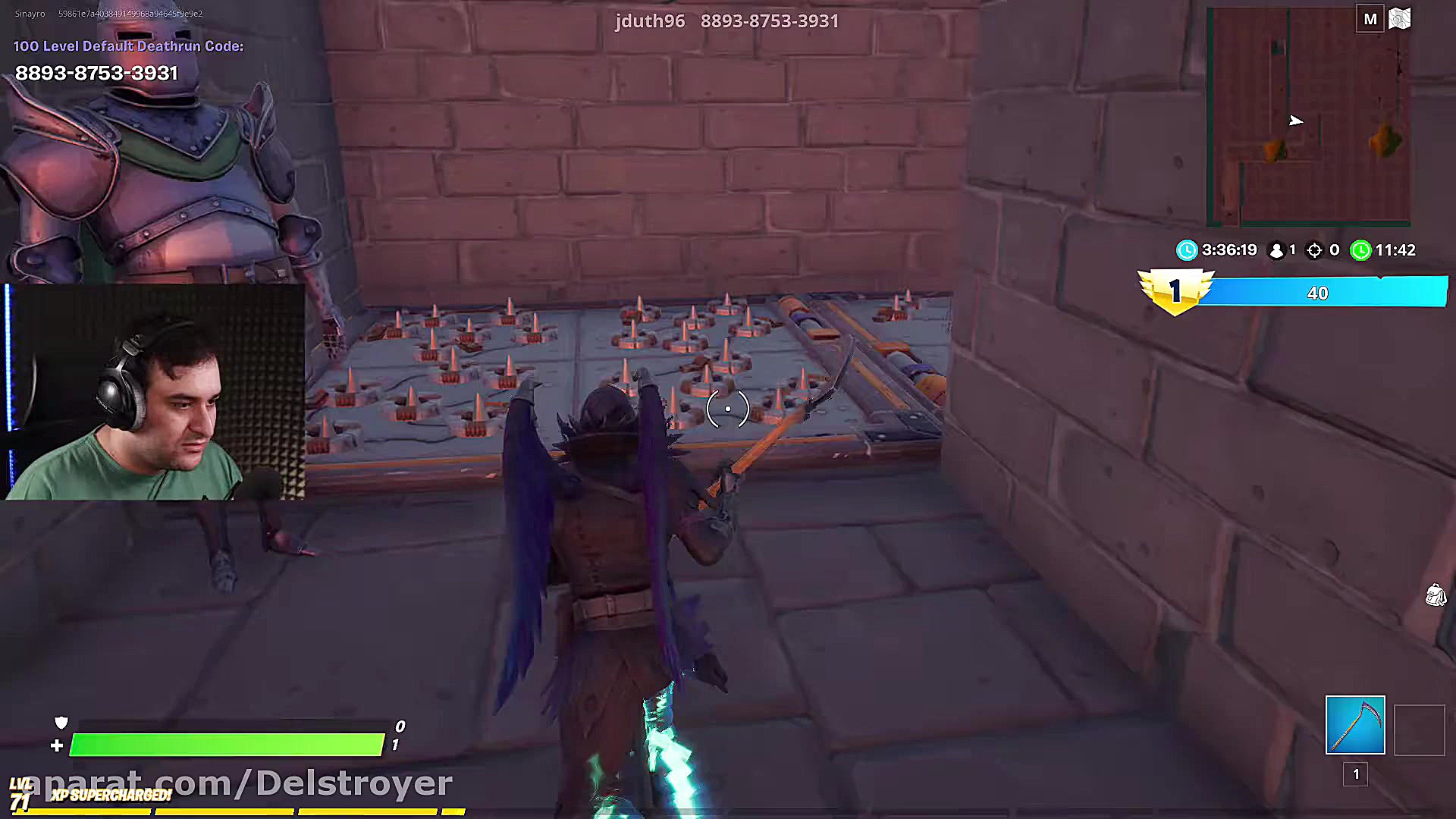Toggle the M keybind map indicator
Image resolution: width=1456 pixels, height=819 pixels.
pyautogui.click(x=1370, y=18)
